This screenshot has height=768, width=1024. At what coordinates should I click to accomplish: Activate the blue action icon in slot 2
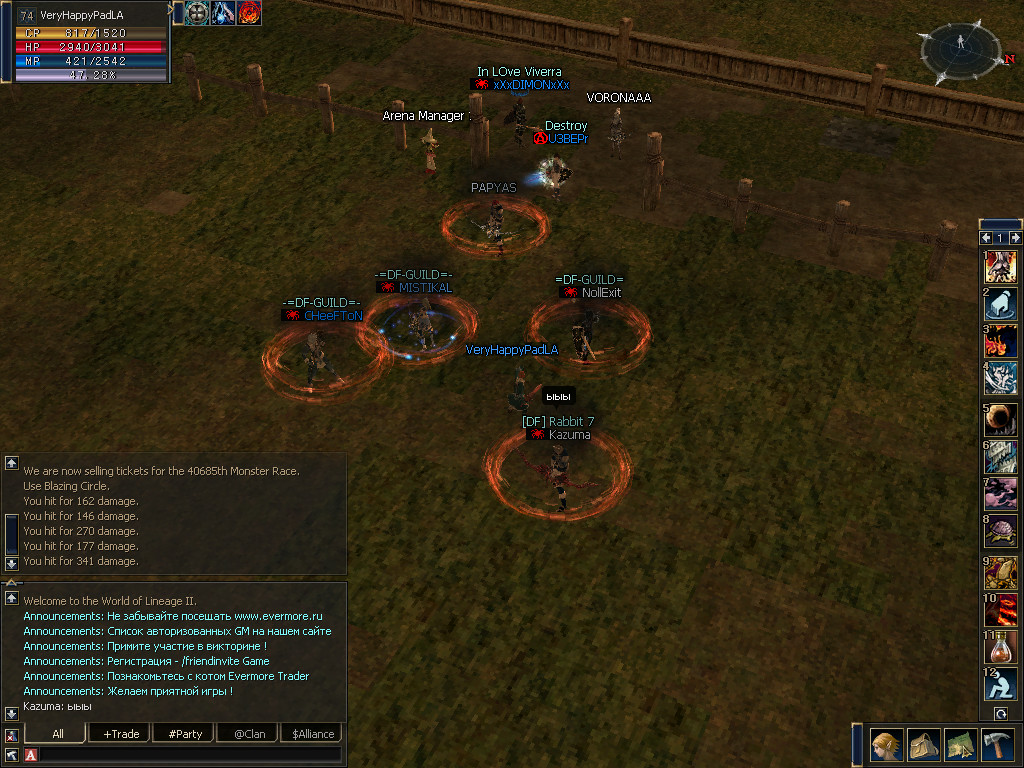pos(1001,304)
